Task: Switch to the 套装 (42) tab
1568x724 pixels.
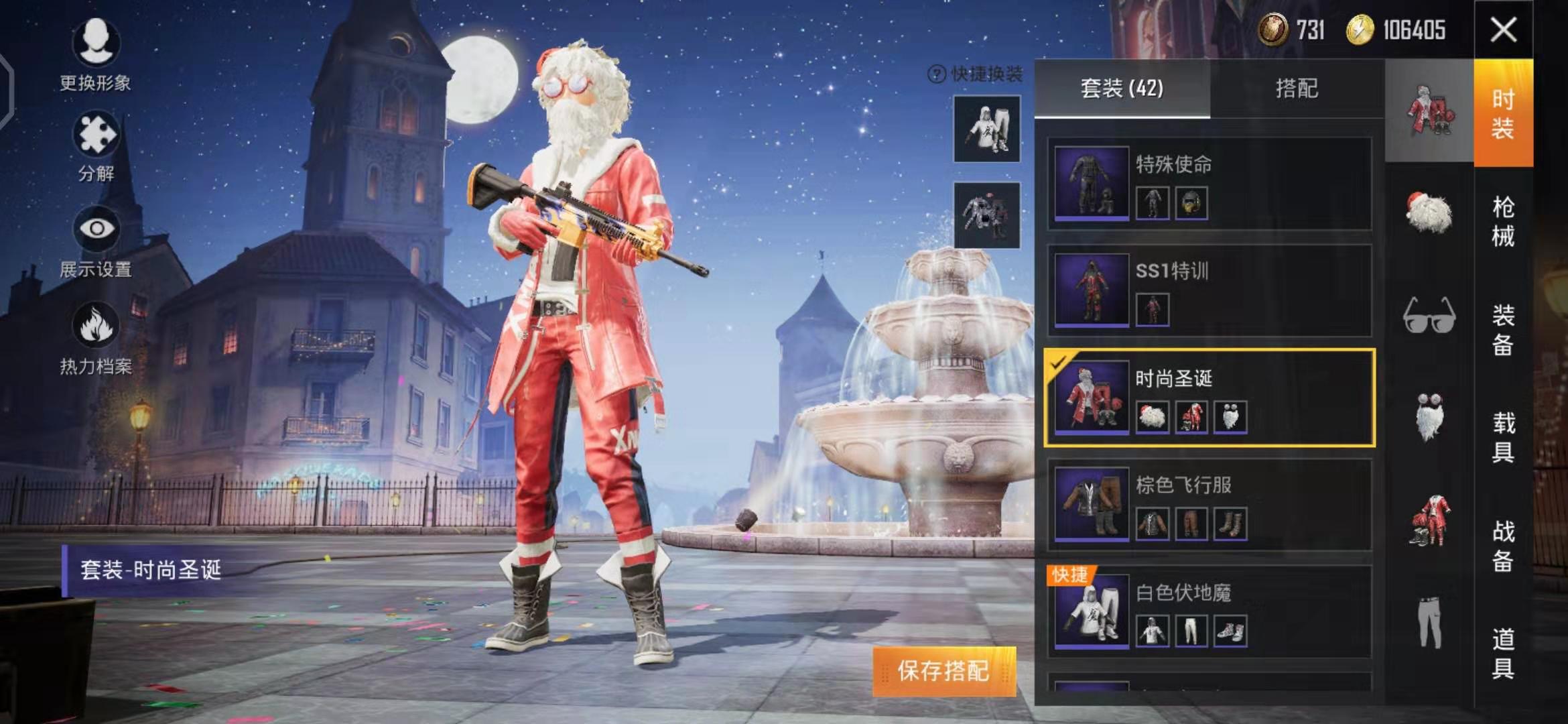Action: pyautogui.click(x=1122, y=88)
